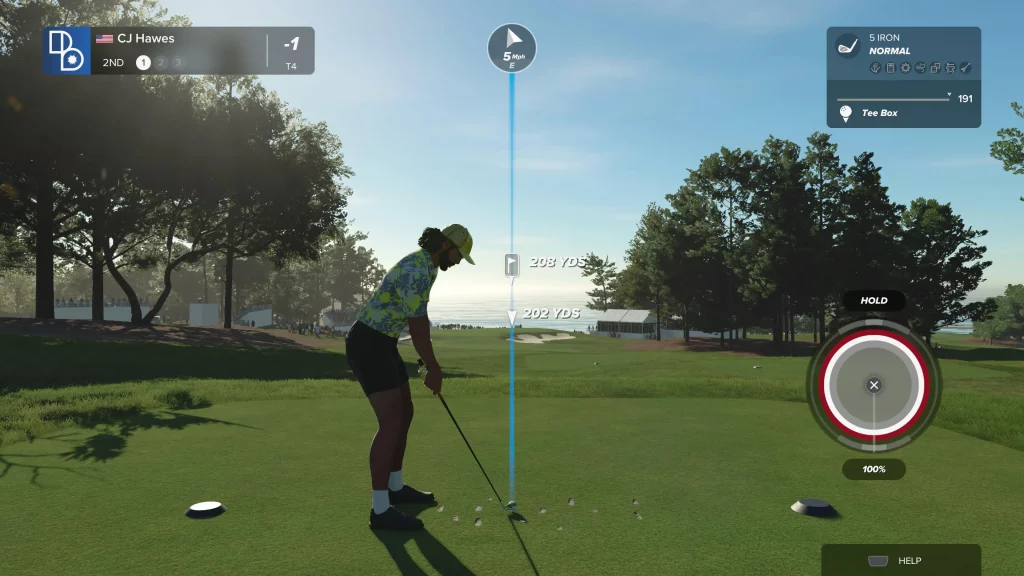Viewport: 1024px width, 576px height.
Task: Select the Tee Box lie indicator
Action: coord(879,113)
